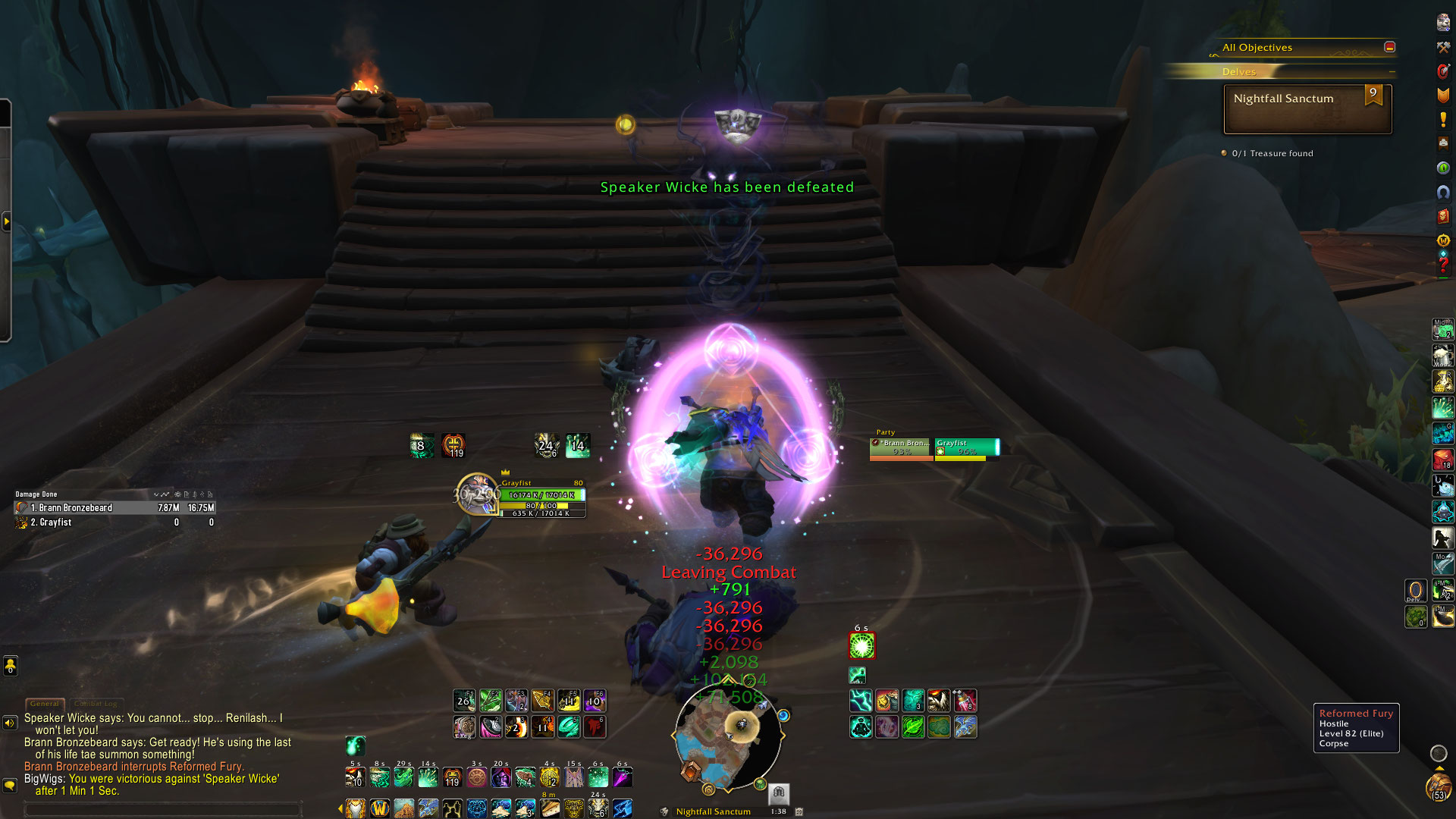Open the yellow speech bubble chat menu

tap(10, 785)
